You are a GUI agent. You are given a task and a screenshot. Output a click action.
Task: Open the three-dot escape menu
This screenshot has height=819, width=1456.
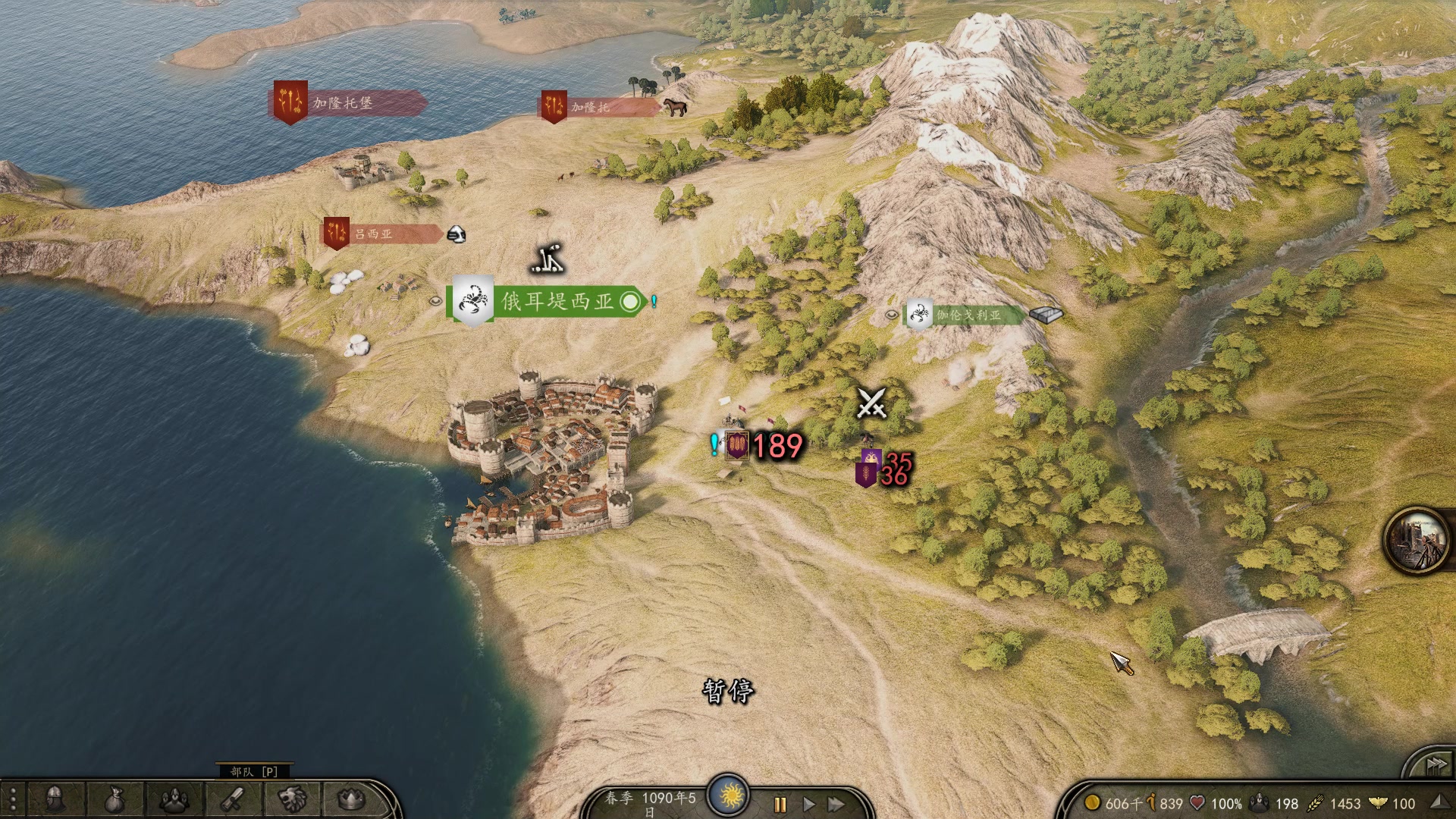point(13,799)
